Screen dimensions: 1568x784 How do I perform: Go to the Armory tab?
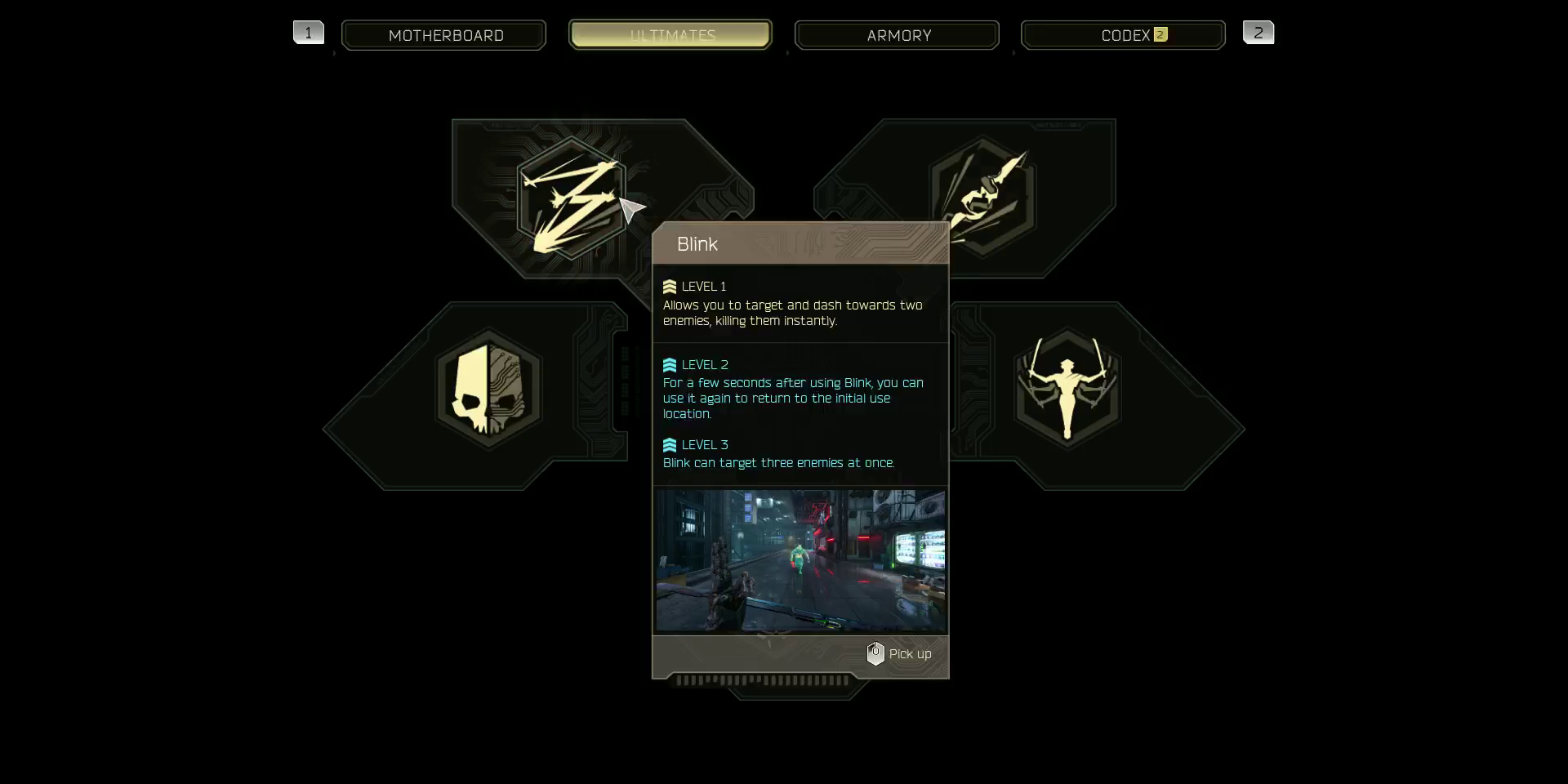coord(897,35)
